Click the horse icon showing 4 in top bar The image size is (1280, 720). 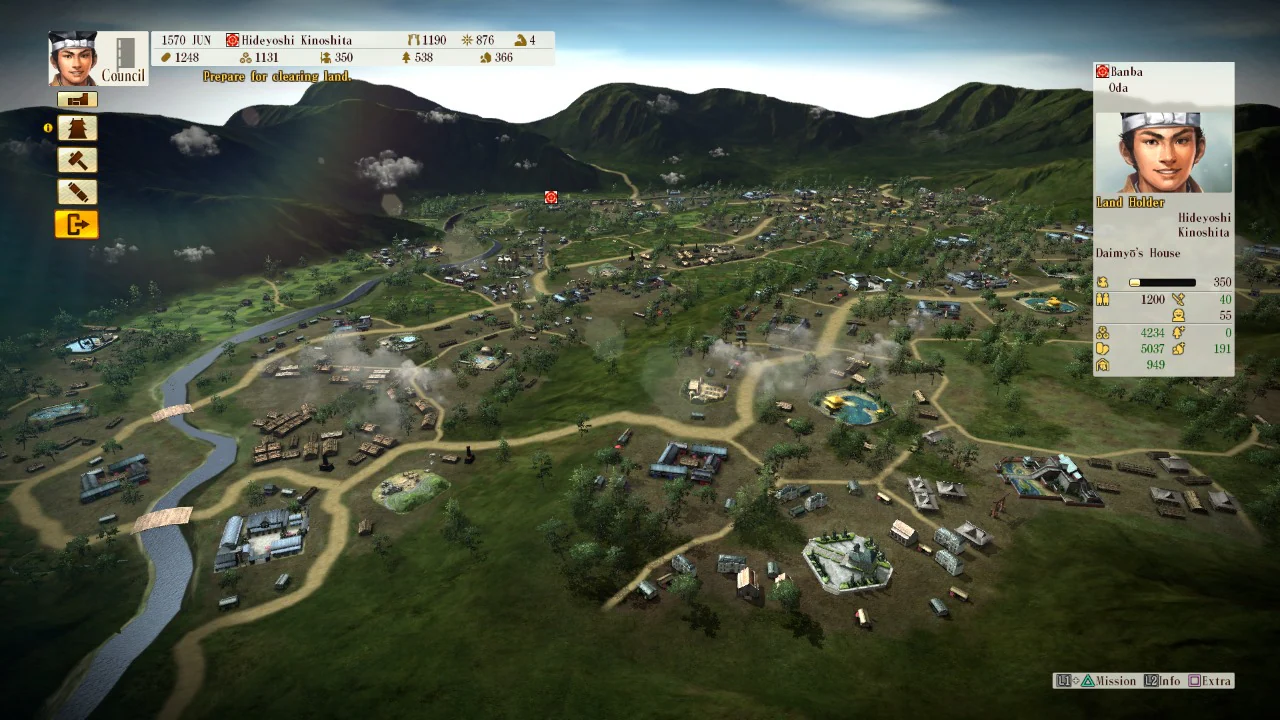tap(518, 40)
